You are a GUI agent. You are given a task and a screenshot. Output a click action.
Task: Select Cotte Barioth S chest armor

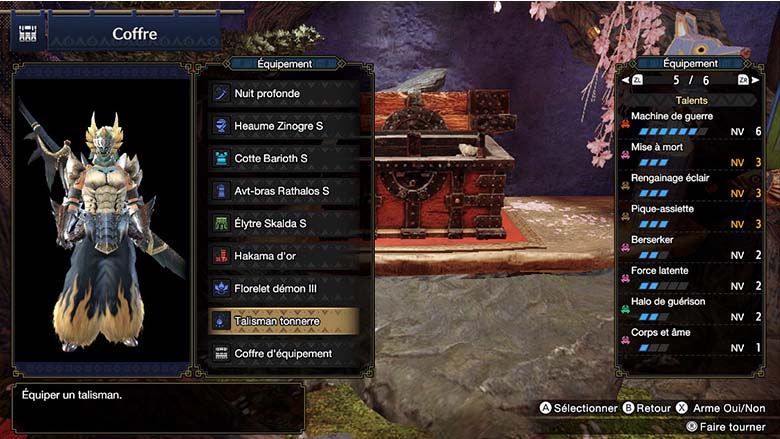click(284, 158)
